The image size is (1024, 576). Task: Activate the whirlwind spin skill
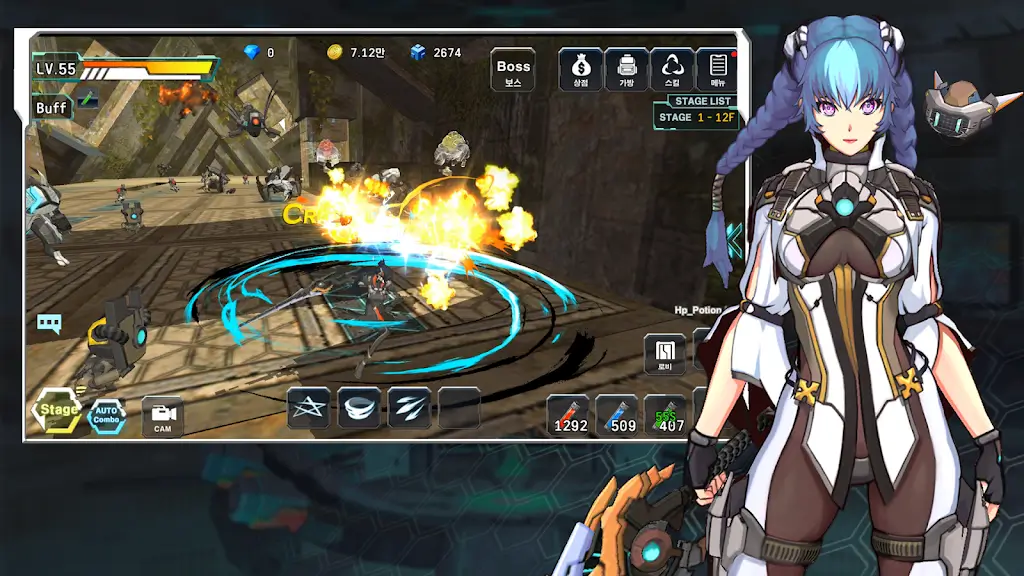(x=359, y=408)
